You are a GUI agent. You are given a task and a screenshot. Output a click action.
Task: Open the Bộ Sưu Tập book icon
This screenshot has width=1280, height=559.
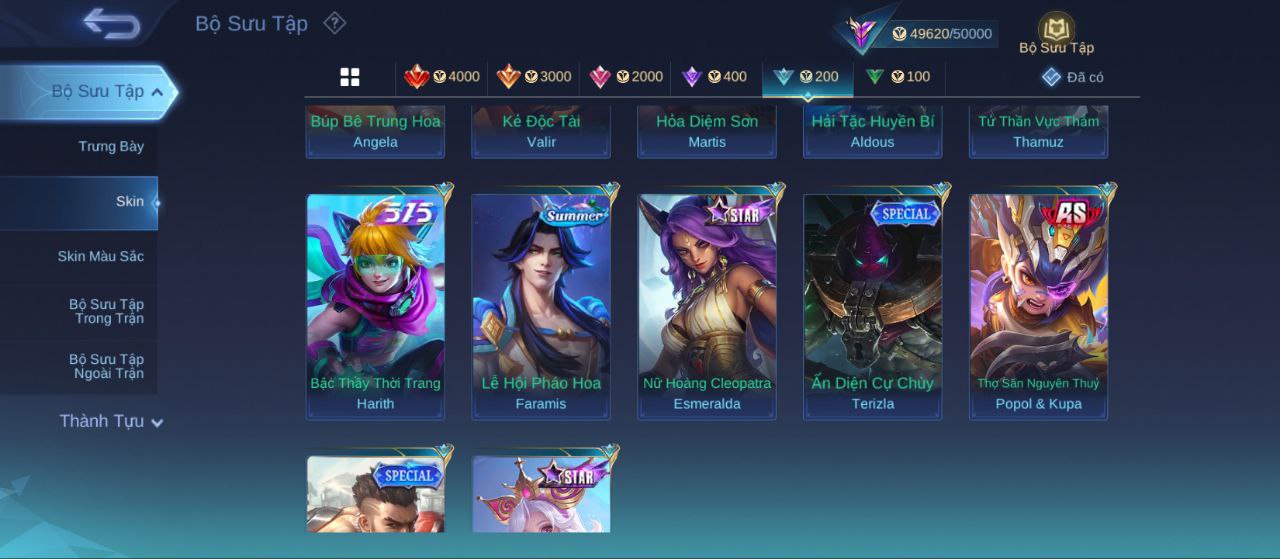click(1056, 30)
